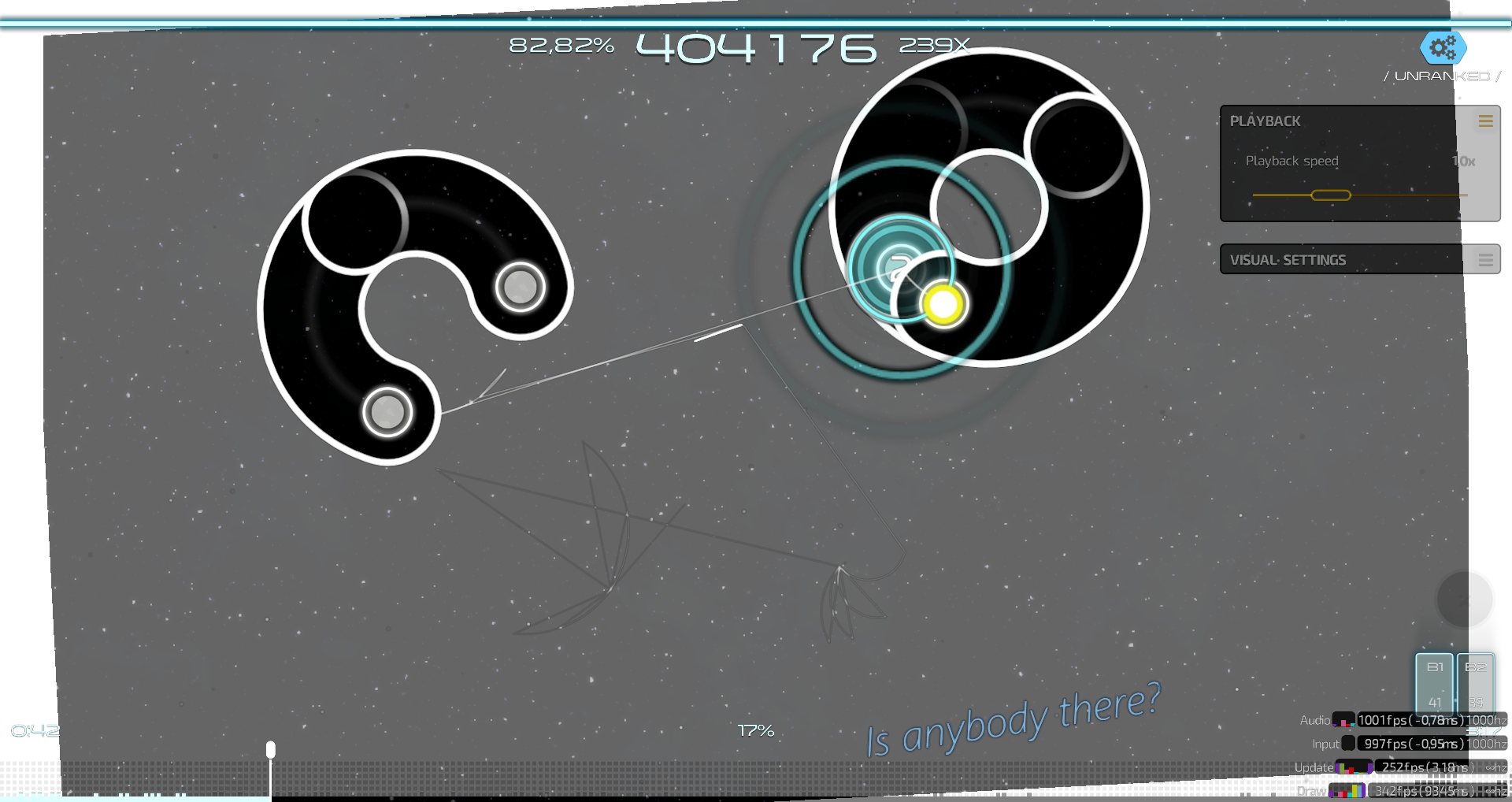Image resolution: width=1512 pixels, height=802 pixels.
Task: Click the Update fps graph icon
Action: click(1354, 768)
